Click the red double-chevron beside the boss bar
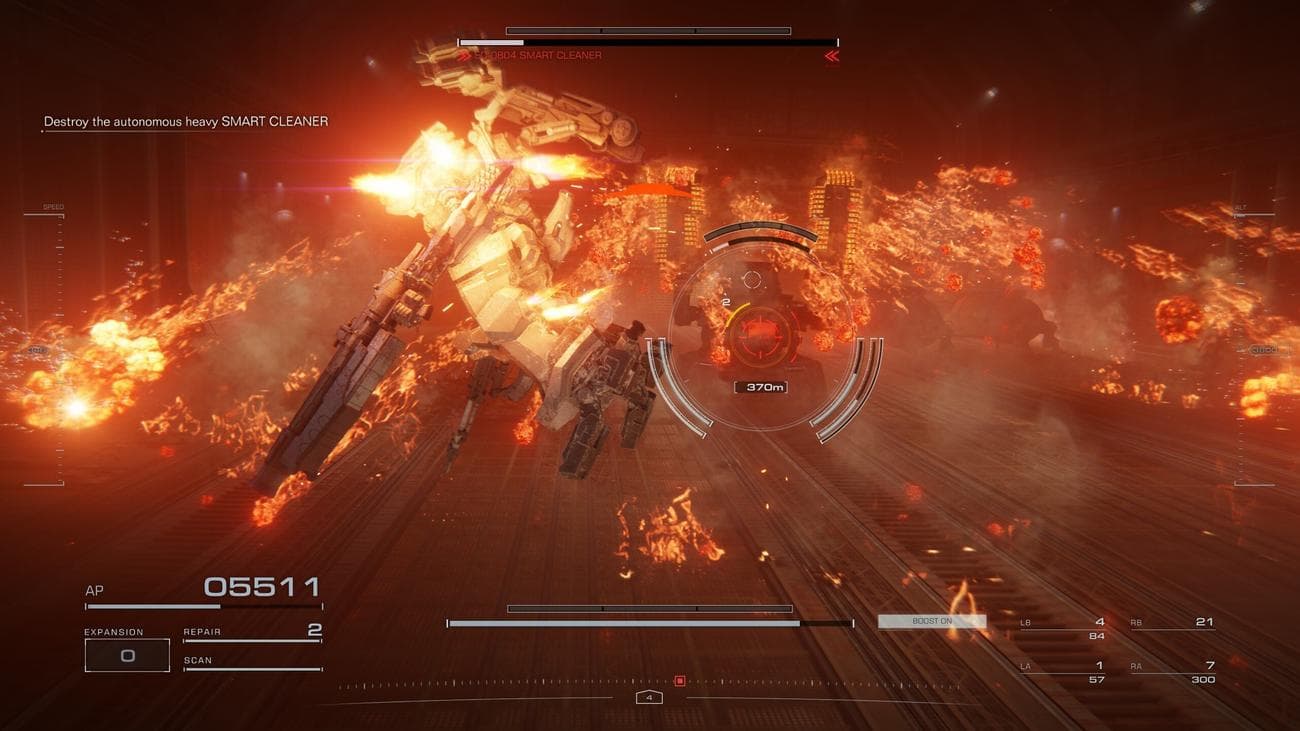 831,57
